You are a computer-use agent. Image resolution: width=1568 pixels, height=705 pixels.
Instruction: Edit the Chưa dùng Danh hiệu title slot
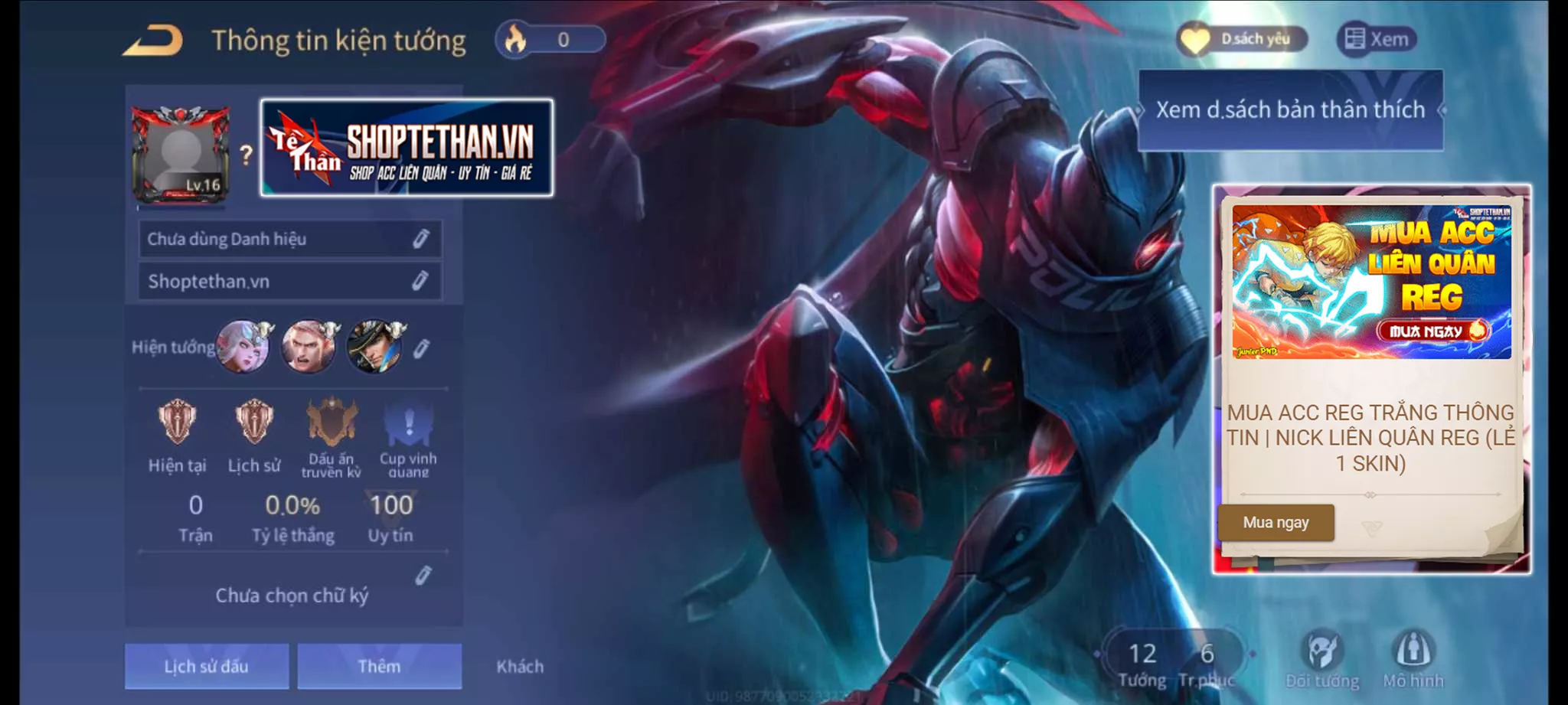tap(289, 238)
